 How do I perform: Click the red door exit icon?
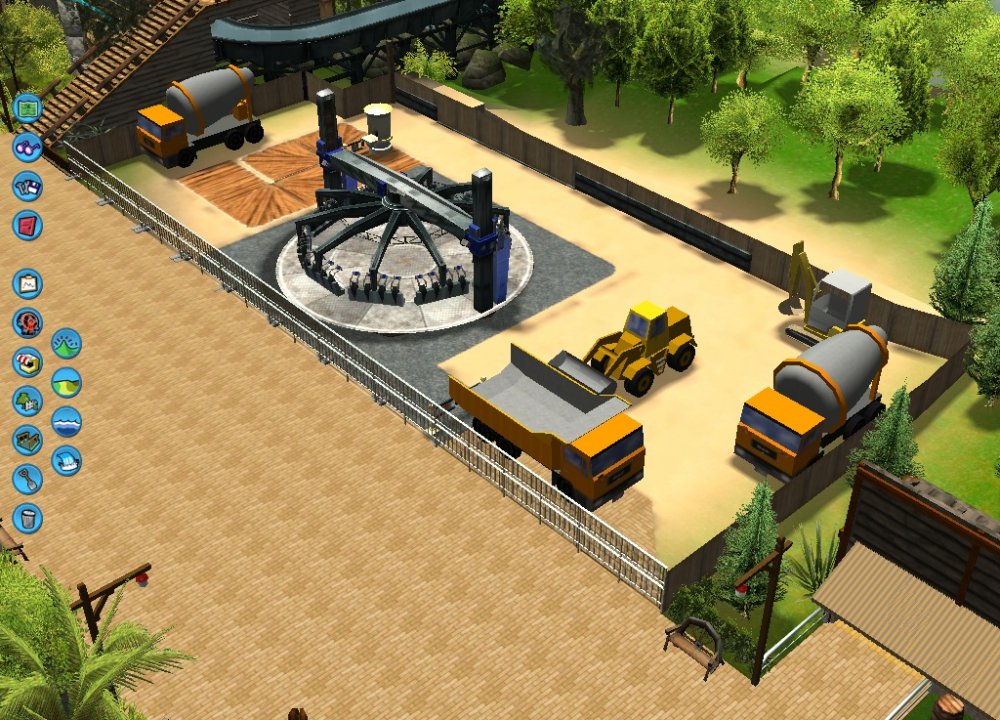[27, 225]
